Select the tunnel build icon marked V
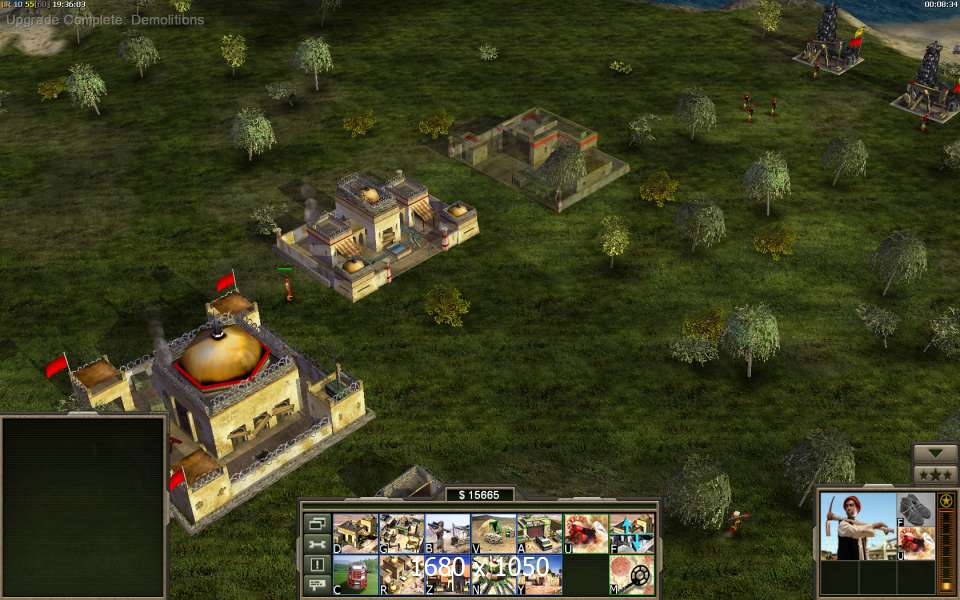Image resolution: width=960 pixels, height=600 pixels. click(x=493, y=533)
